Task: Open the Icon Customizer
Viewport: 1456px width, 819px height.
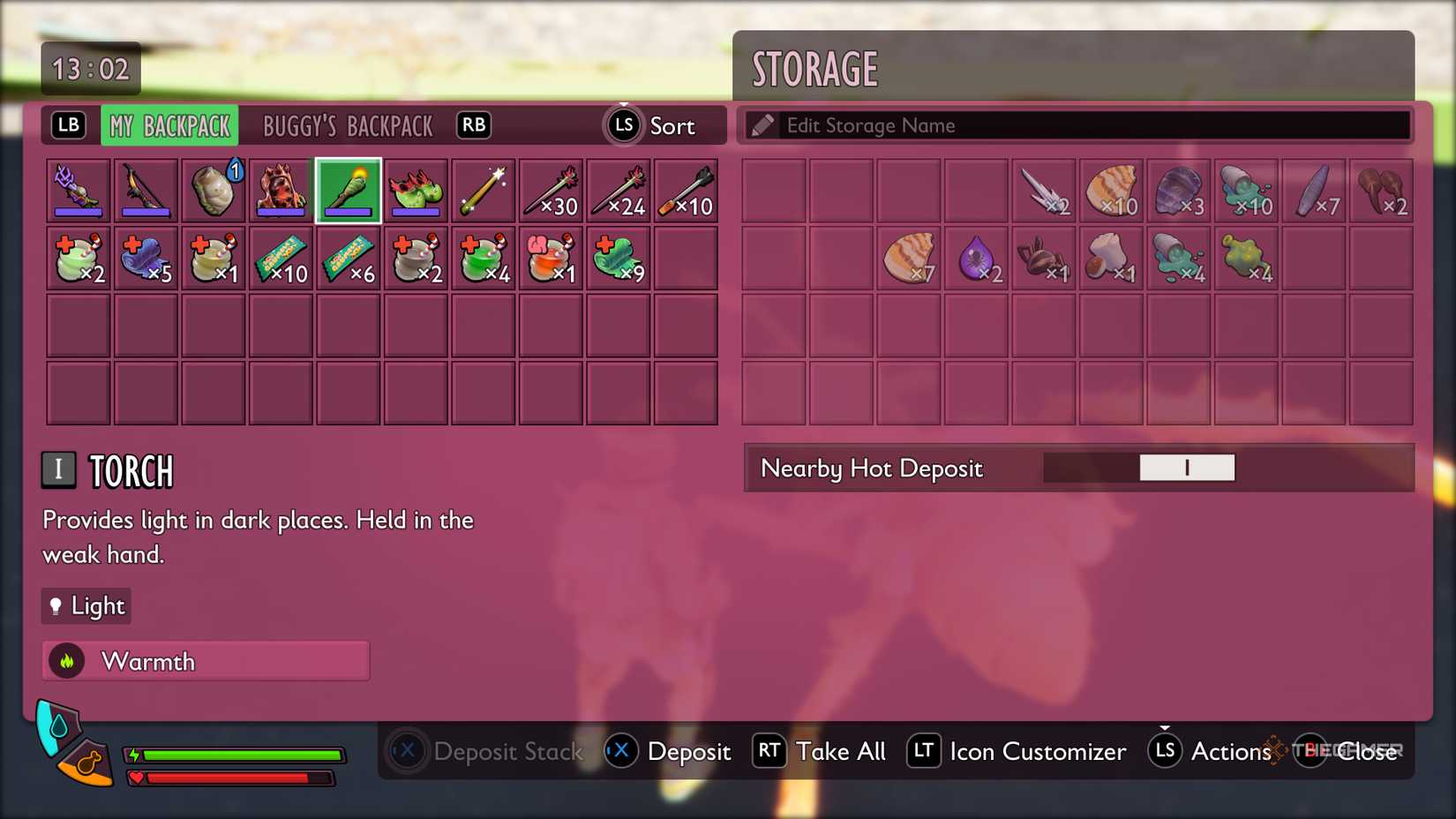Action: click(x=1015, y=751)
